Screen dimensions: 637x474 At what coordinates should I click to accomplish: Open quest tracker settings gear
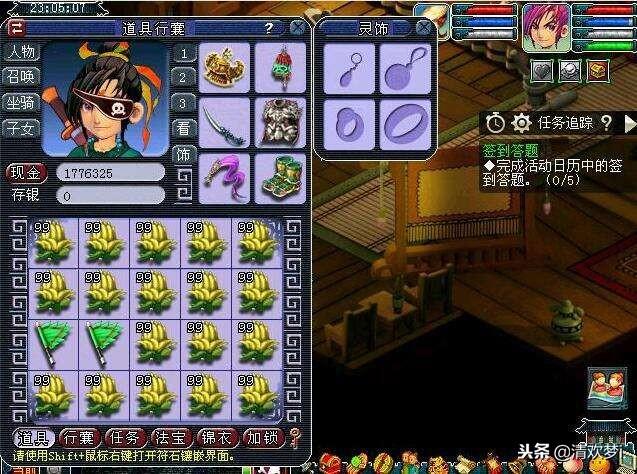pos(521,123)
